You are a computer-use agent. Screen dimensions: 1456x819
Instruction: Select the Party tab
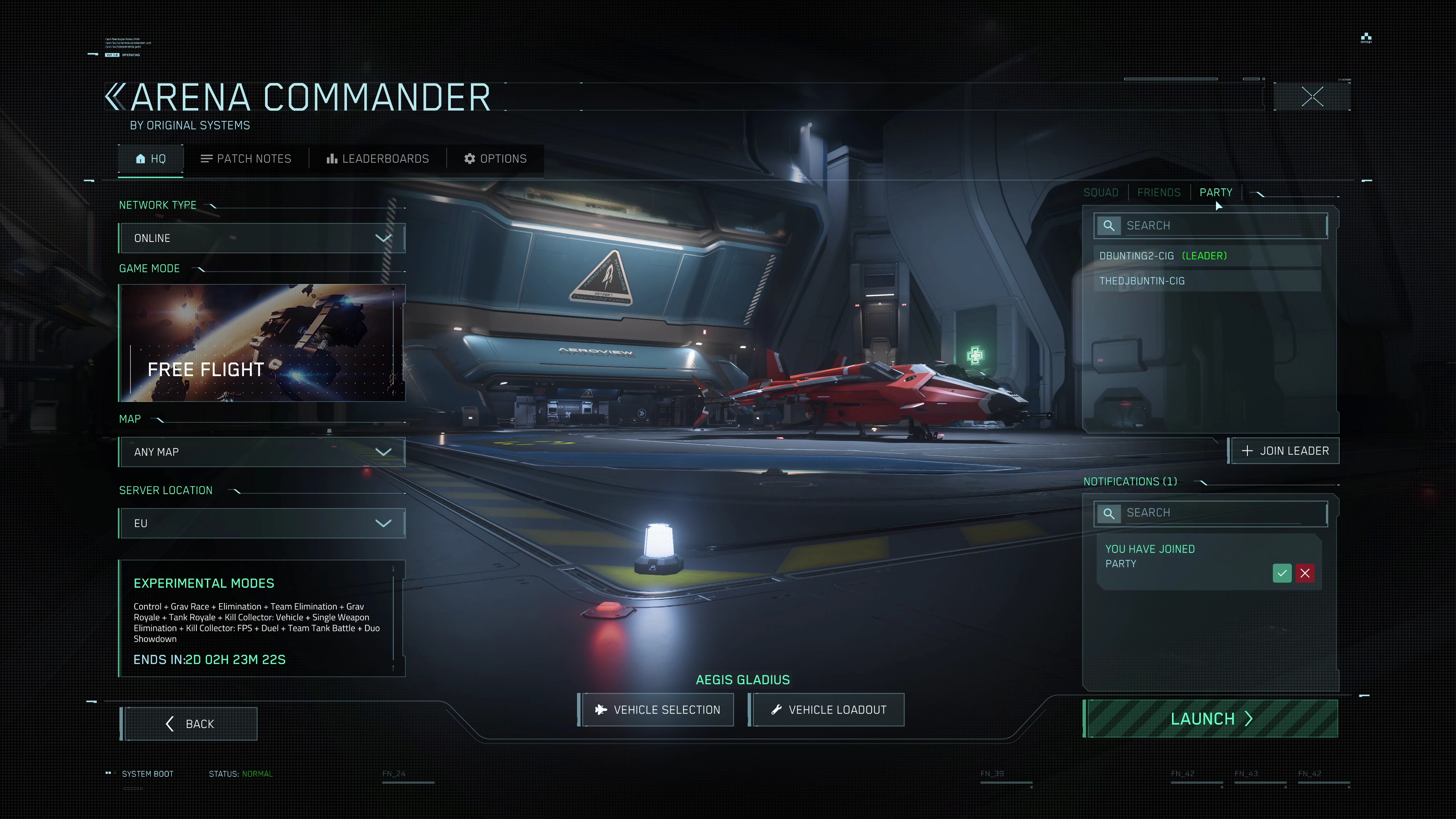pos(1216,193)
